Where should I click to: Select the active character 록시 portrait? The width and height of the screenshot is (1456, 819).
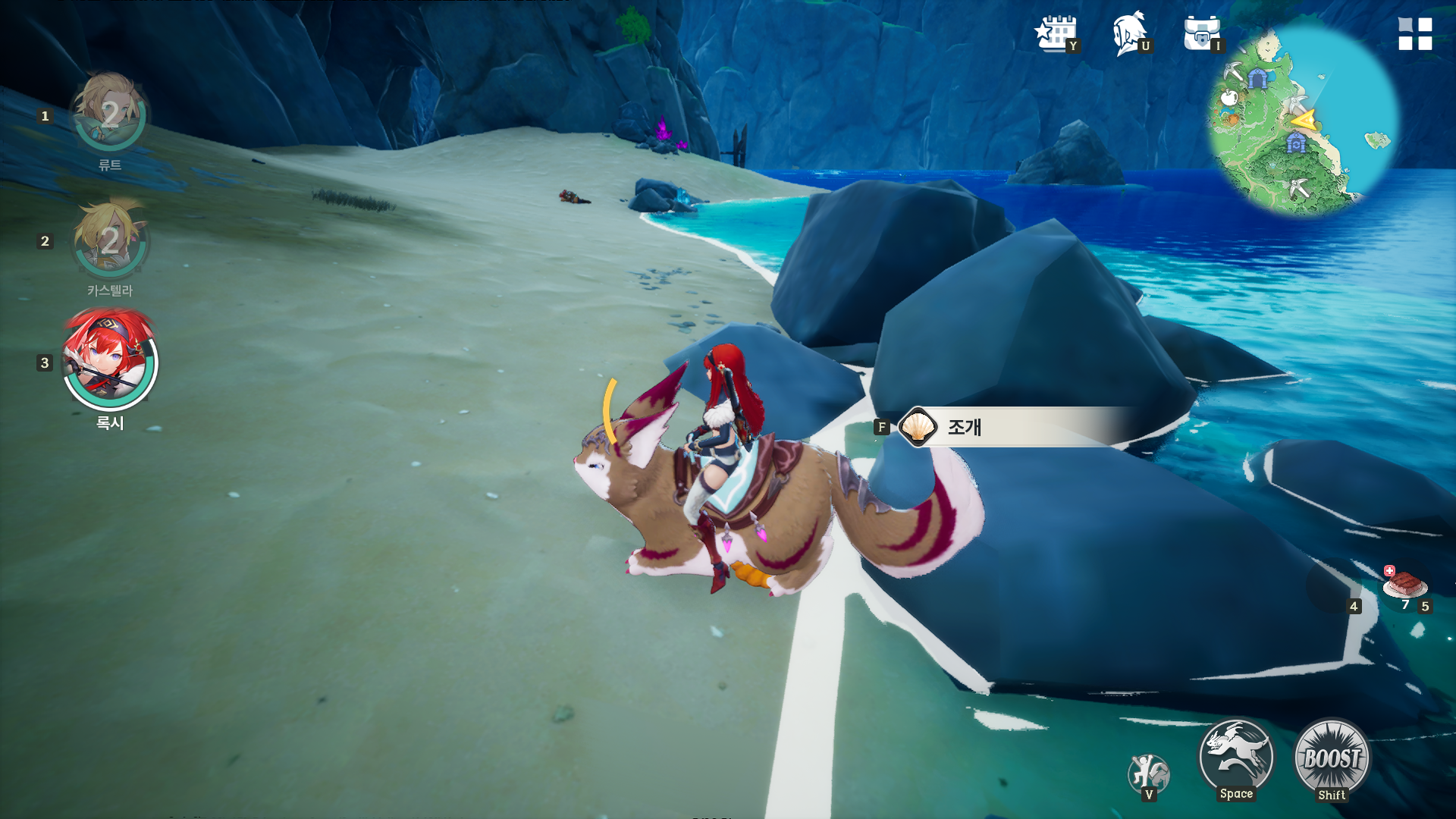click(x=110, y=359)
